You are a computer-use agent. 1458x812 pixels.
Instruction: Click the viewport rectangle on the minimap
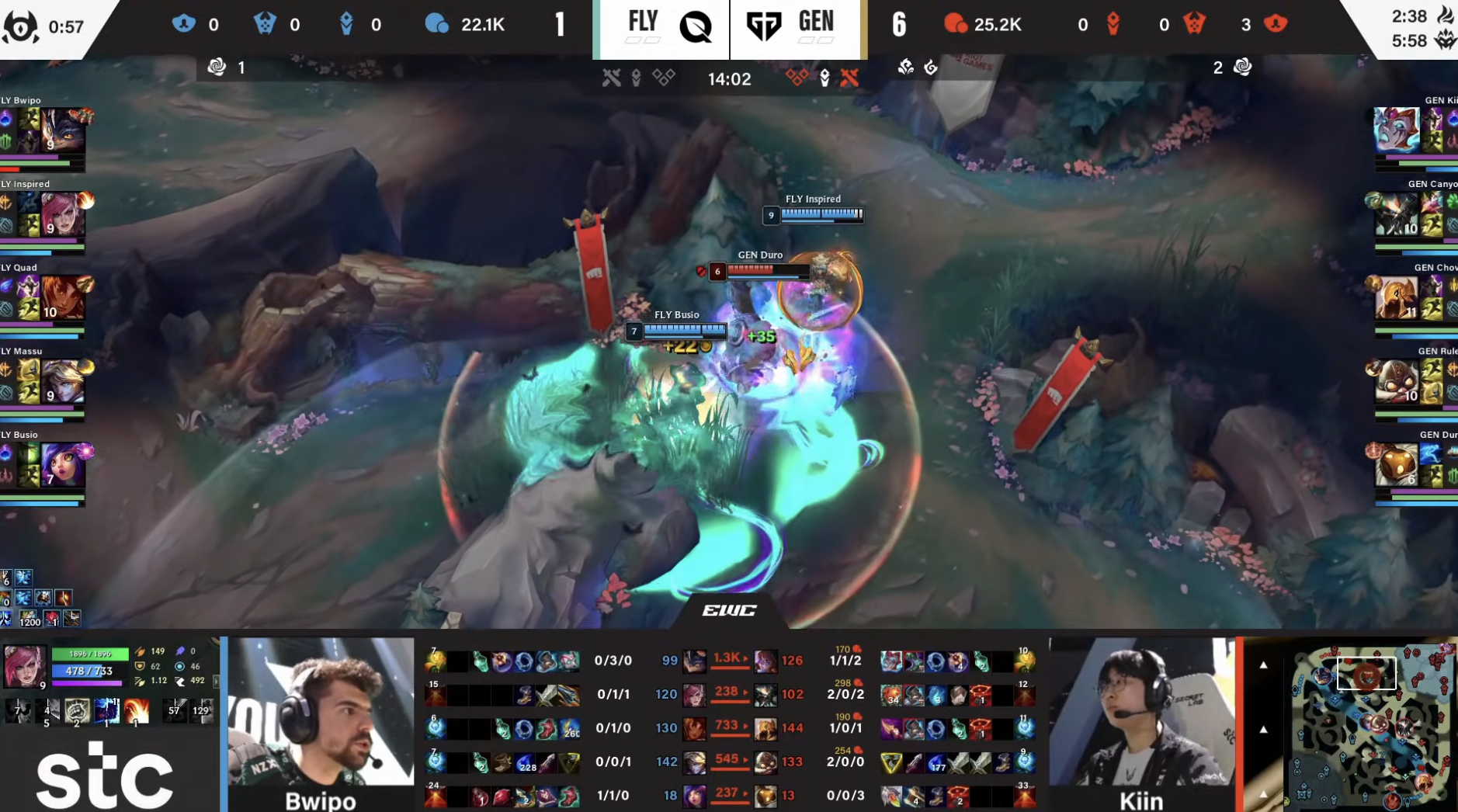[1366, 673]
